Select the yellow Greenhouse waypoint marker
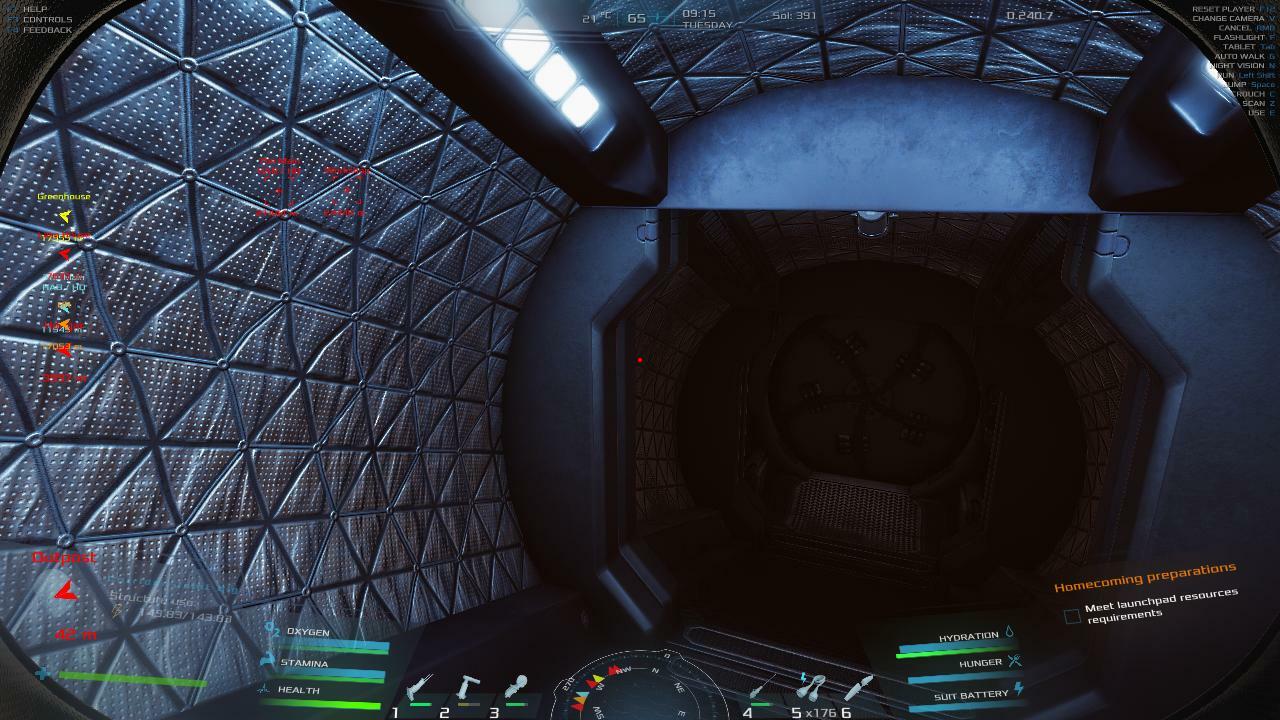 click(x=65, y=215)
